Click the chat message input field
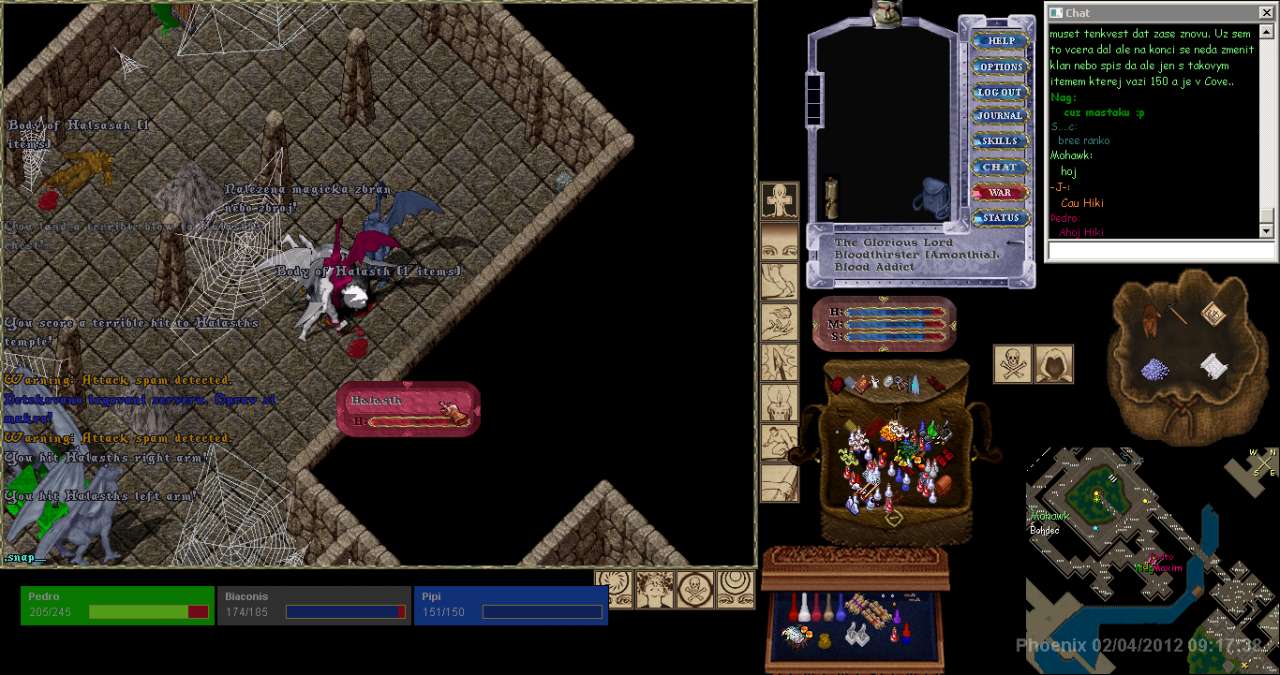Viewport: 1280px width, 675px height. (x=1152, y=251)
